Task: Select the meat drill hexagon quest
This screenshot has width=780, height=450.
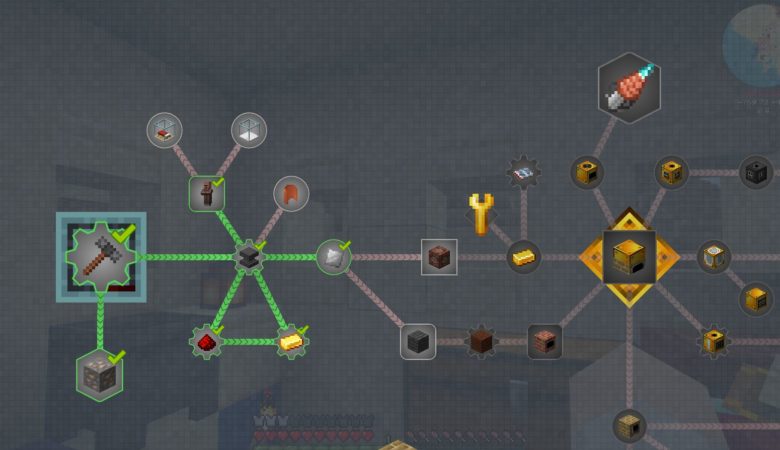Action: [629, 89]
